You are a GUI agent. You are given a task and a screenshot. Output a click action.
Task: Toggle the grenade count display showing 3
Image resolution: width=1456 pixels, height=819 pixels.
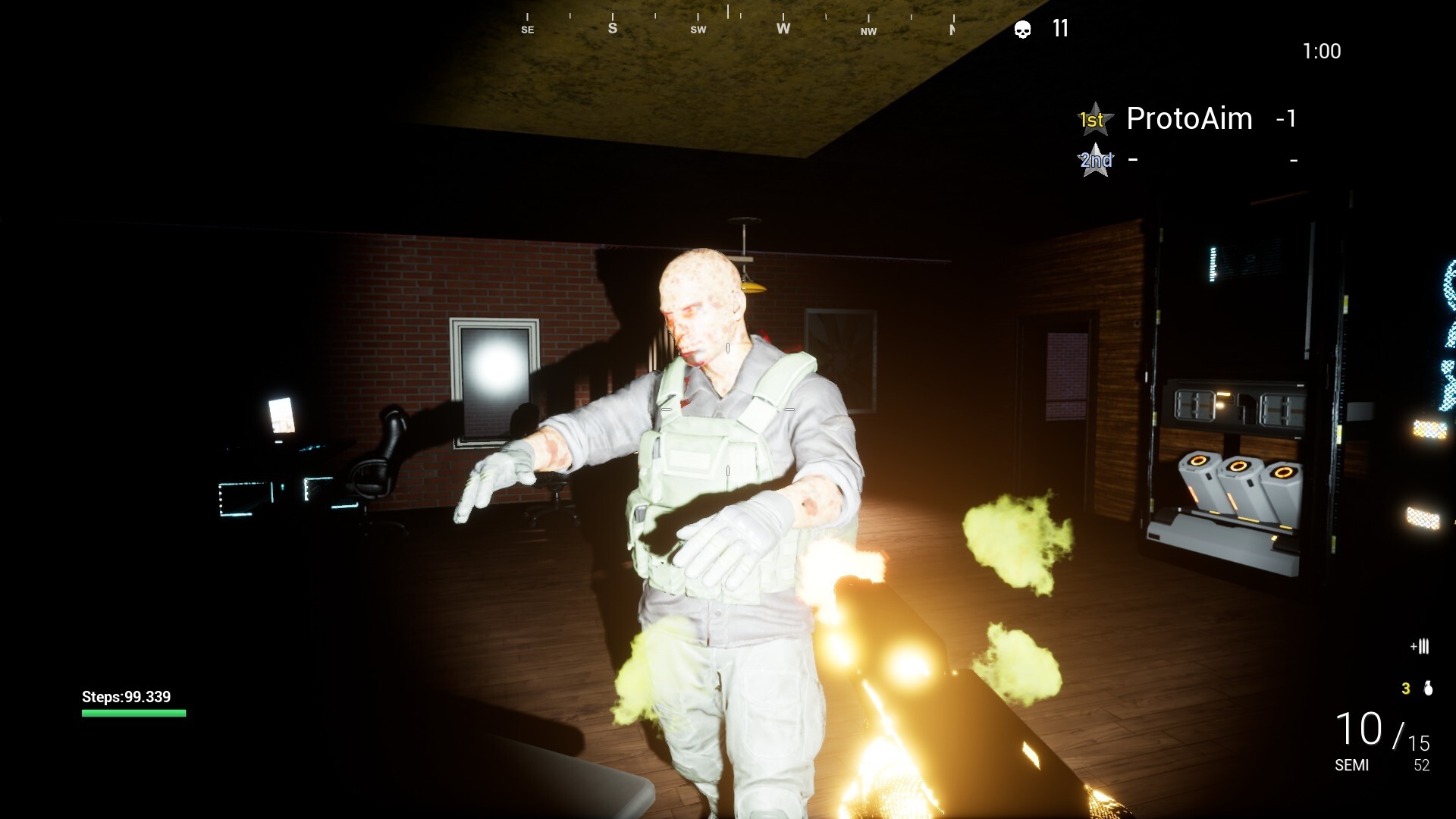click(x=1404, y=690)
